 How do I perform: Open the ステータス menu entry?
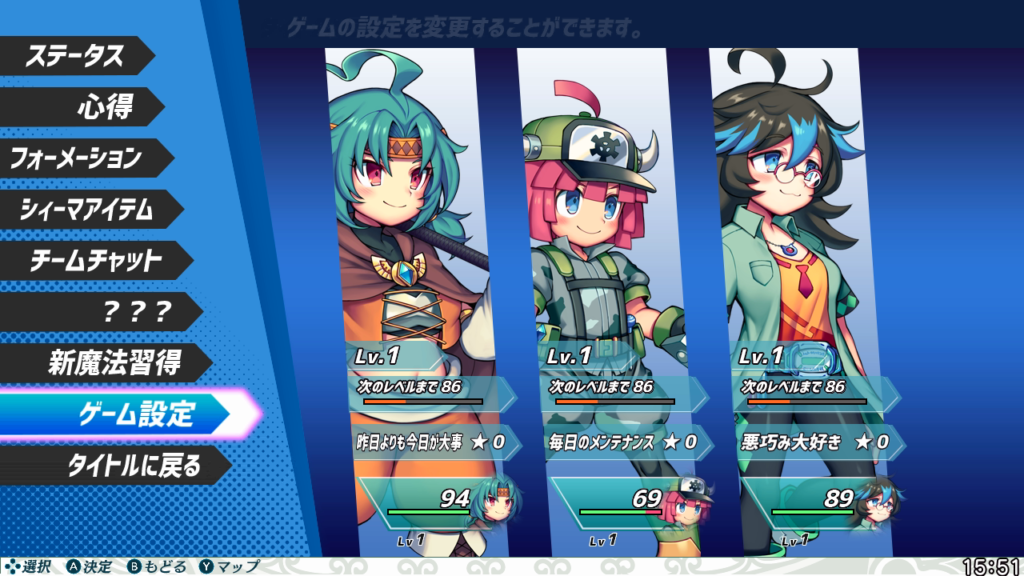(x=75, y=55)
